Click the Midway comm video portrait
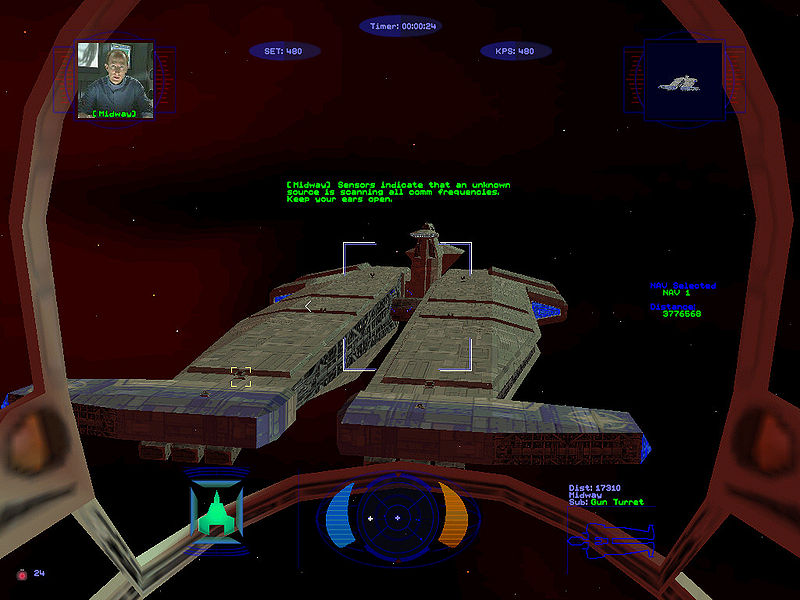This screenshot has height=600, width=800. pos(114,80)
